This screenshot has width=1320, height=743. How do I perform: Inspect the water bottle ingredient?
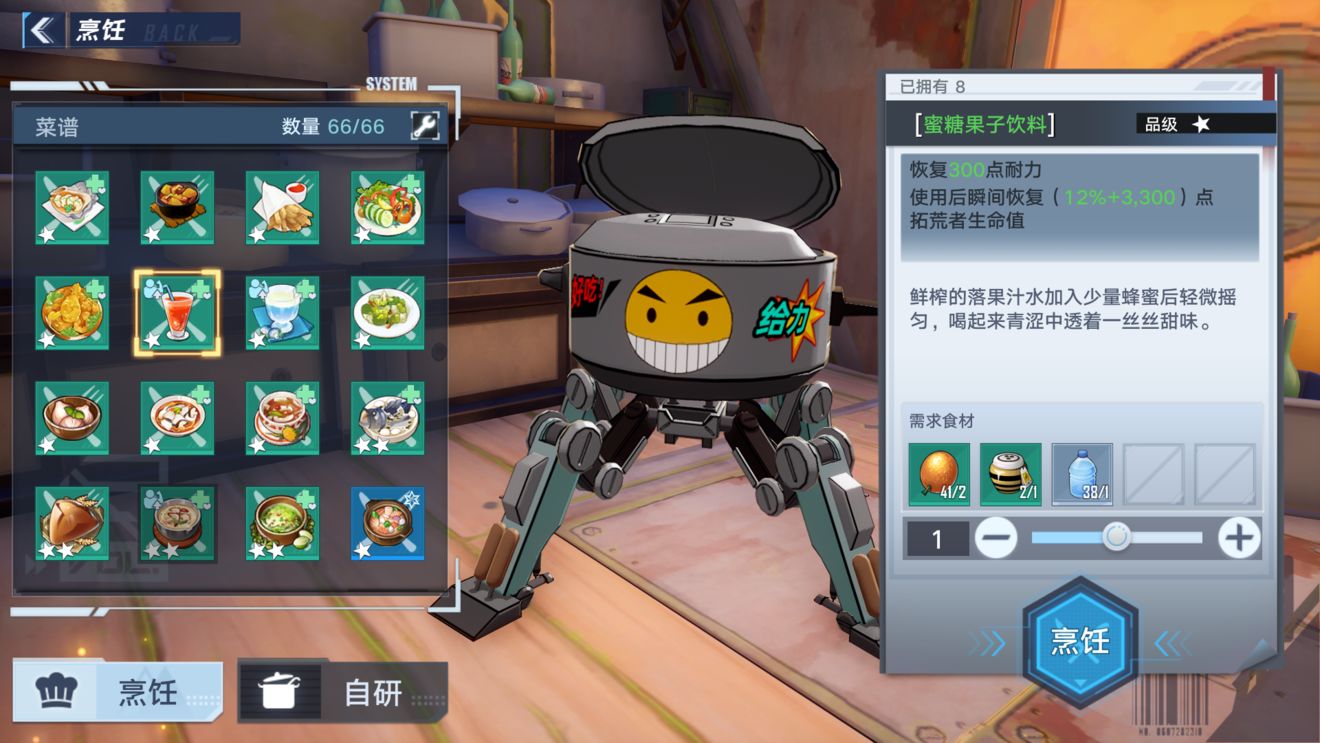pos(1082,474)
